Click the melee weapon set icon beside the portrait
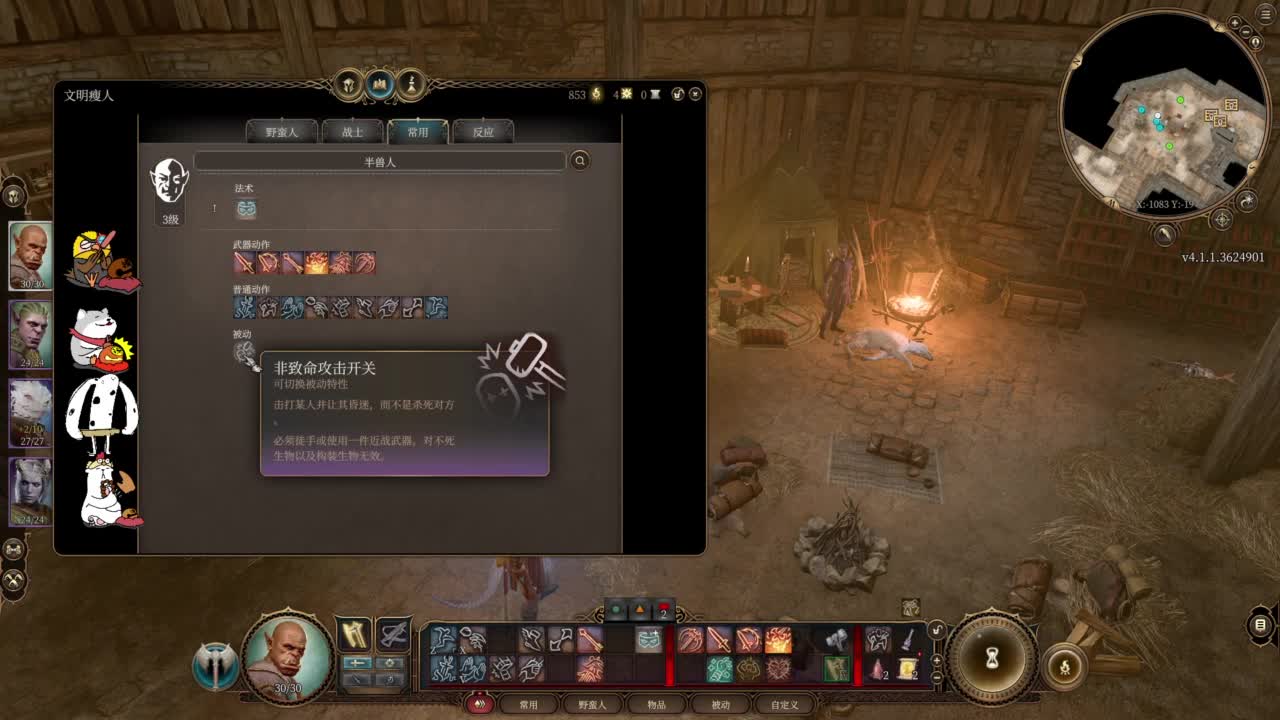Image resolution: width=1280 pixels, height=720 pixels. (x=354, y=635)
